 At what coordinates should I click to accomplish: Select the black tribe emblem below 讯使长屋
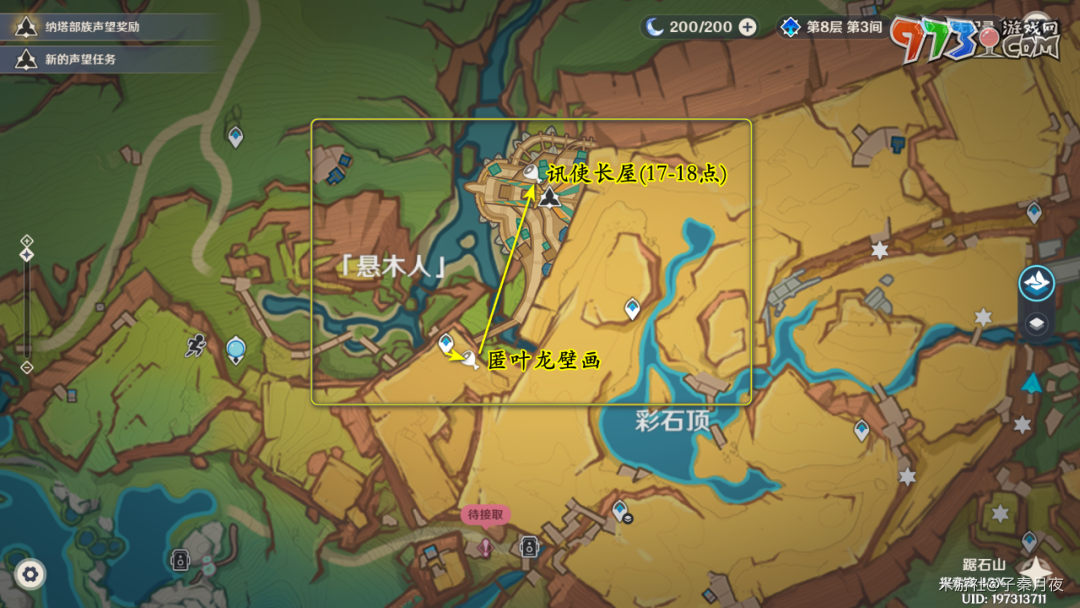(548, 196)
